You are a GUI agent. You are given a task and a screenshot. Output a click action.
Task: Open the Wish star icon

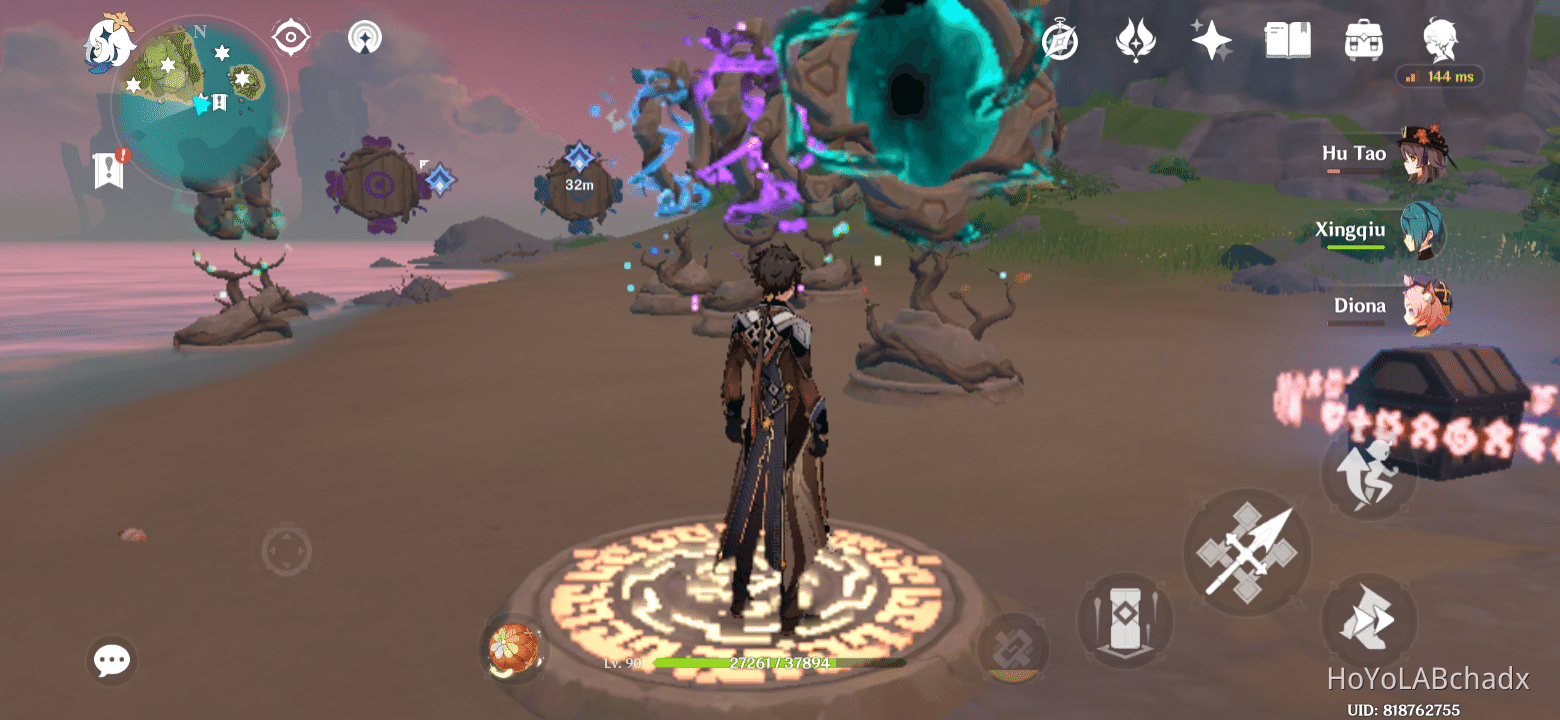[1211, 38]
